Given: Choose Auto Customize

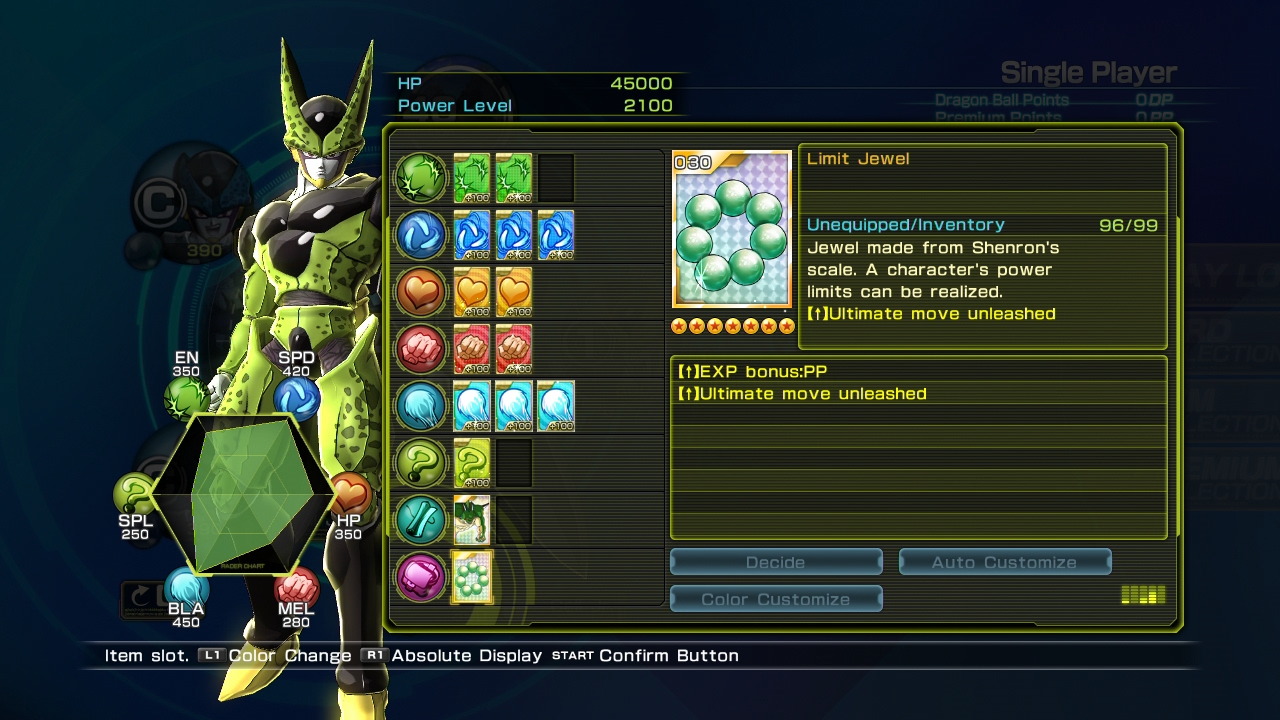Looking at the screenshot, I should click(1004, 562).
